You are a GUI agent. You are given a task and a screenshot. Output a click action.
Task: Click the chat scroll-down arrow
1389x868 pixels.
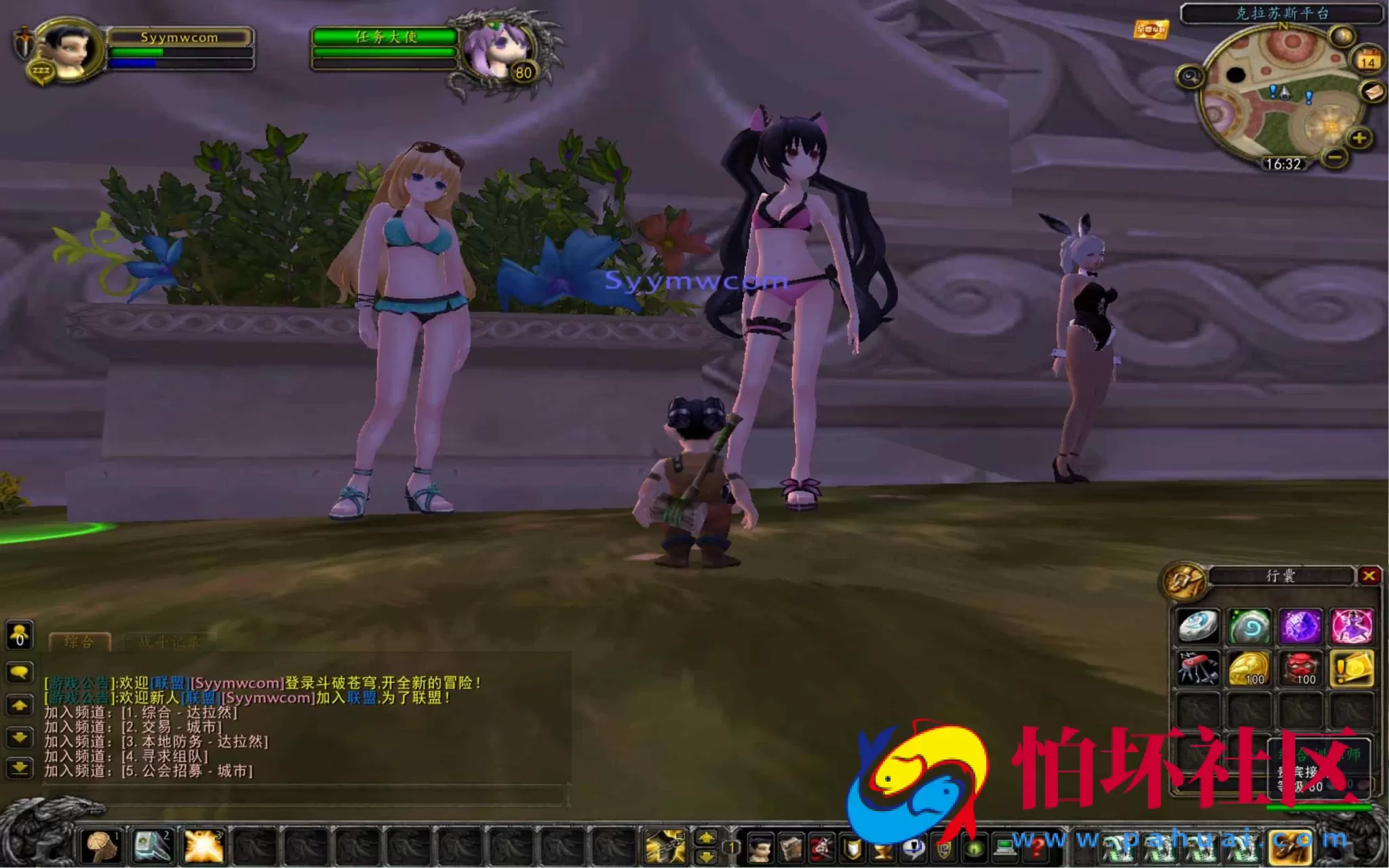(20, 738)
